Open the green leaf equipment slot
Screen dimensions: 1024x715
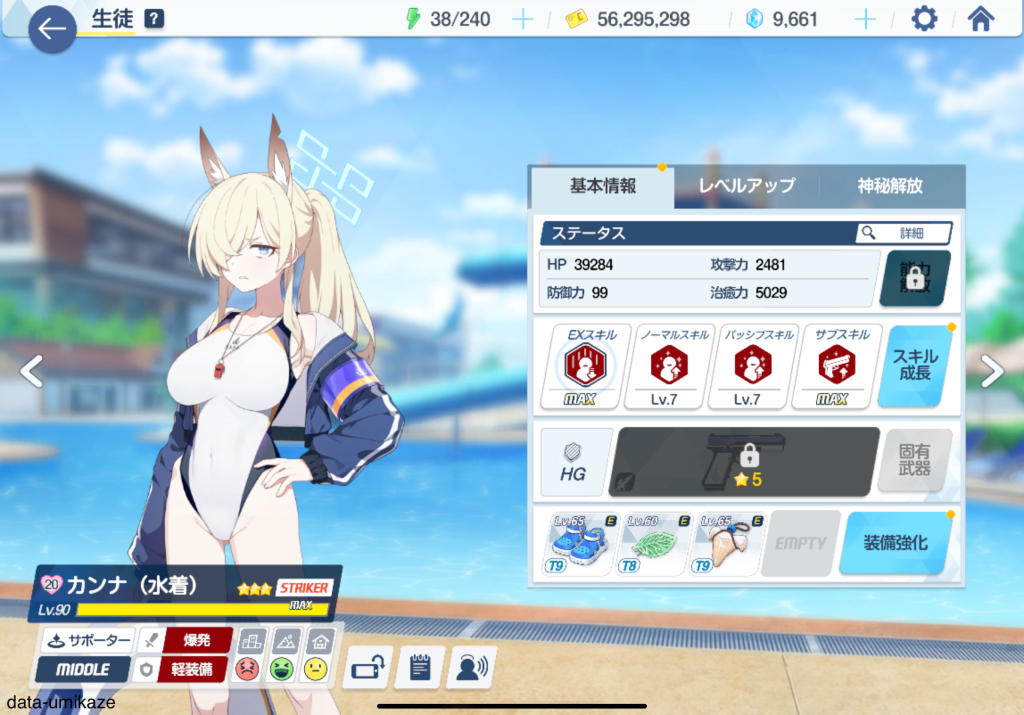[654, 545]
